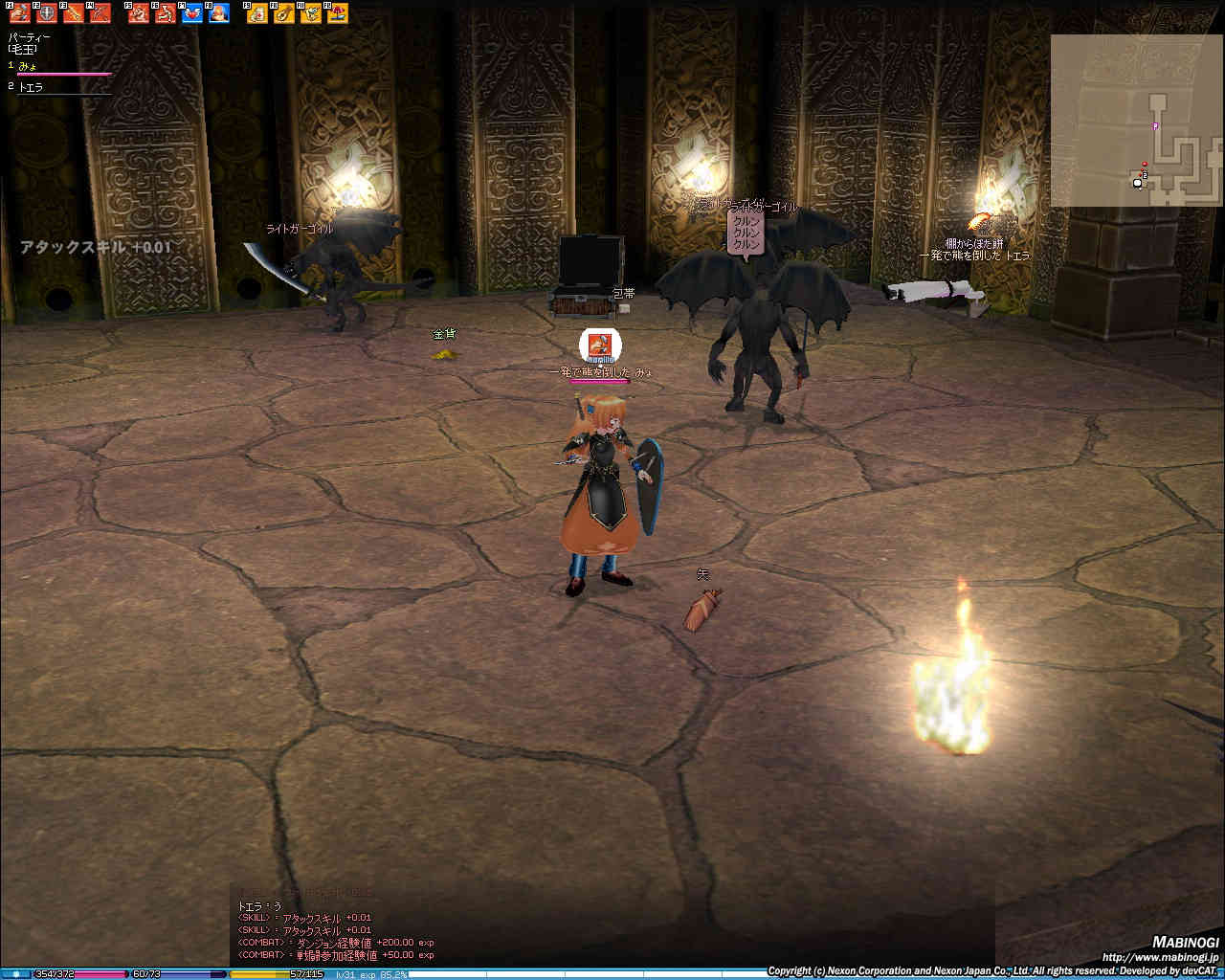The width and height of the screenshot is (1225, 980).
Task: Use the F9 first aid skill
Action: 256,13
